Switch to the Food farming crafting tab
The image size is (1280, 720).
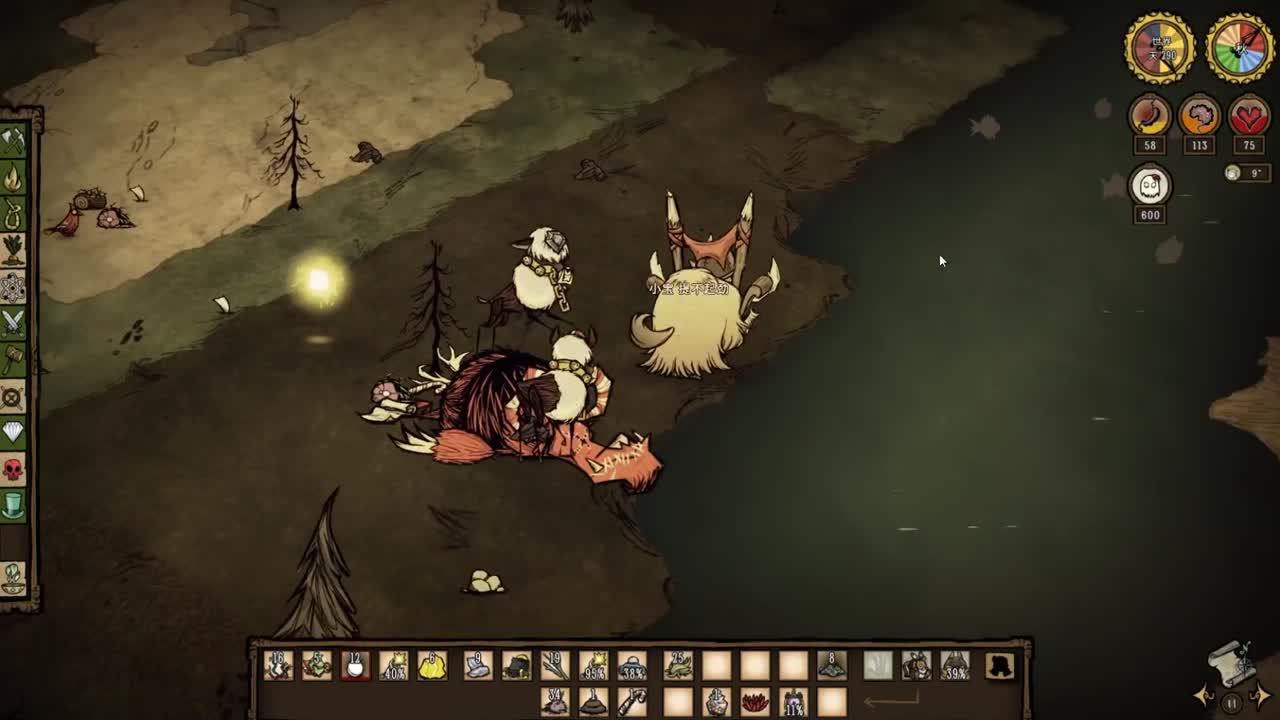click(x=13, y=249)
